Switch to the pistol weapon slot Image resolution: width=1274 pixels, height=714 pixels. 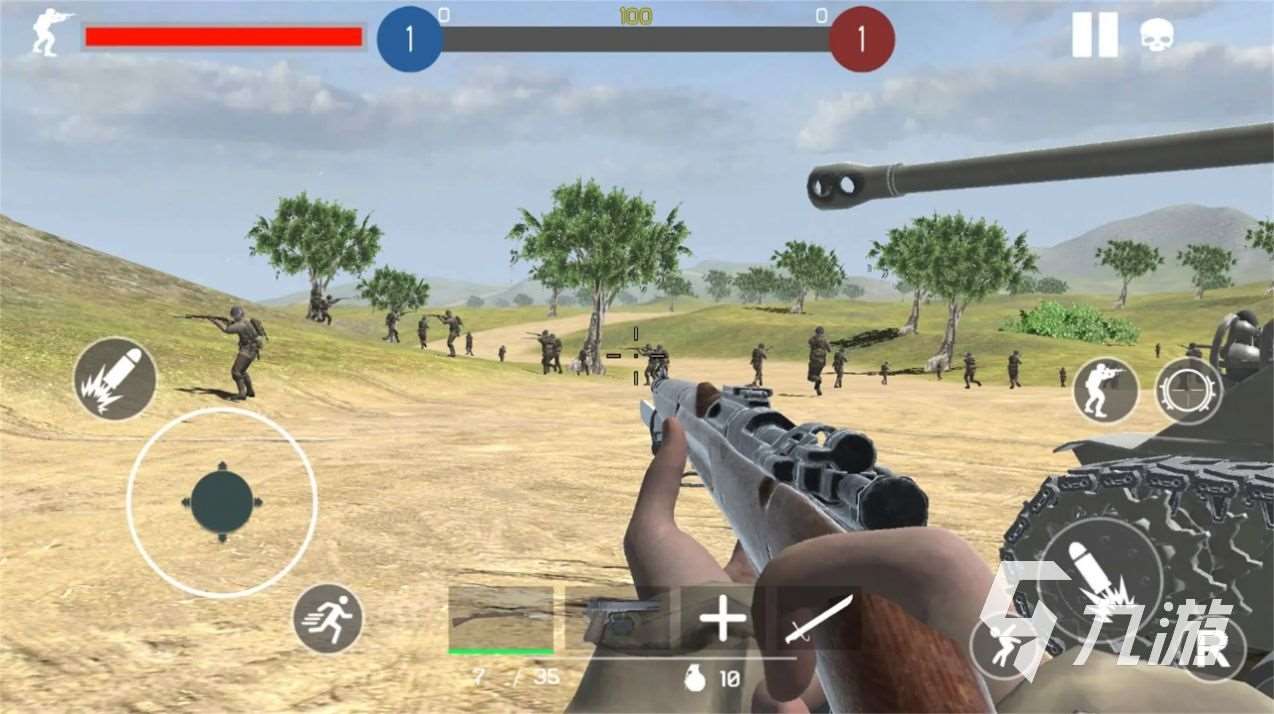tap(619, 620)
